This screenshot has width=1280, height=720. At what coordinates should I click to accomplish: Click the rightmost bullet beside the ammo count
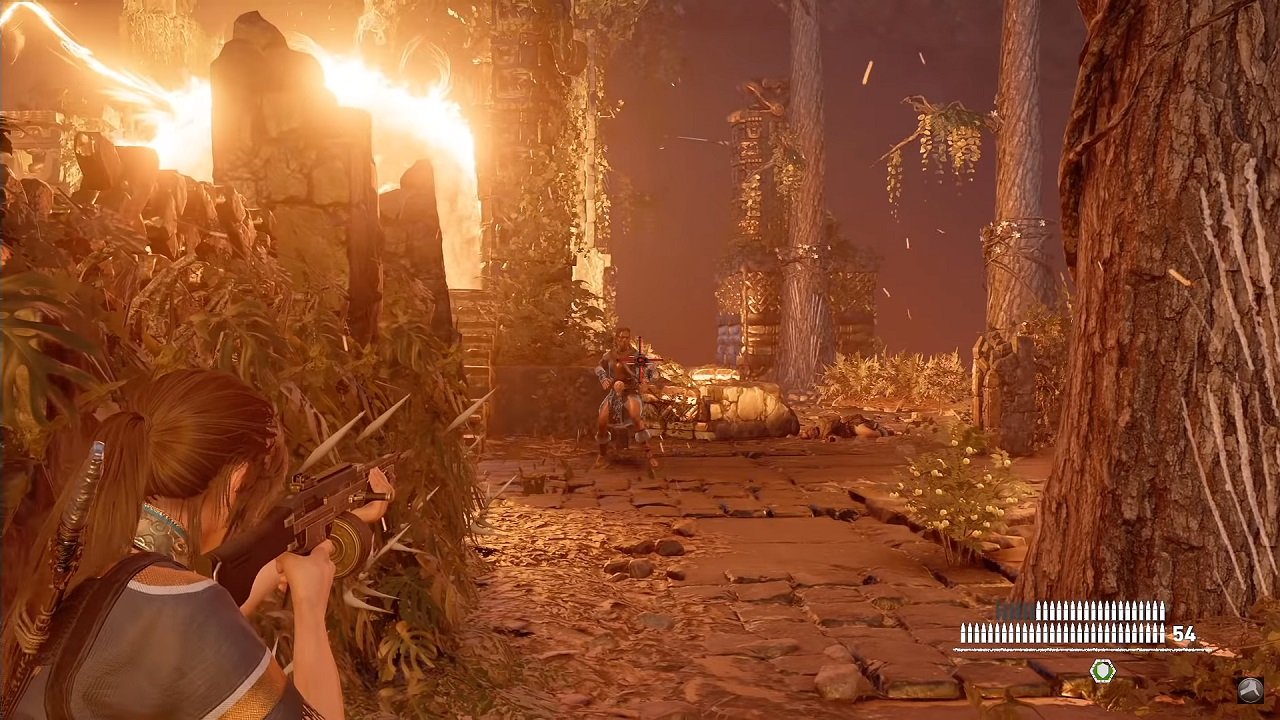pyautogui.click(x=1162, y=632)
